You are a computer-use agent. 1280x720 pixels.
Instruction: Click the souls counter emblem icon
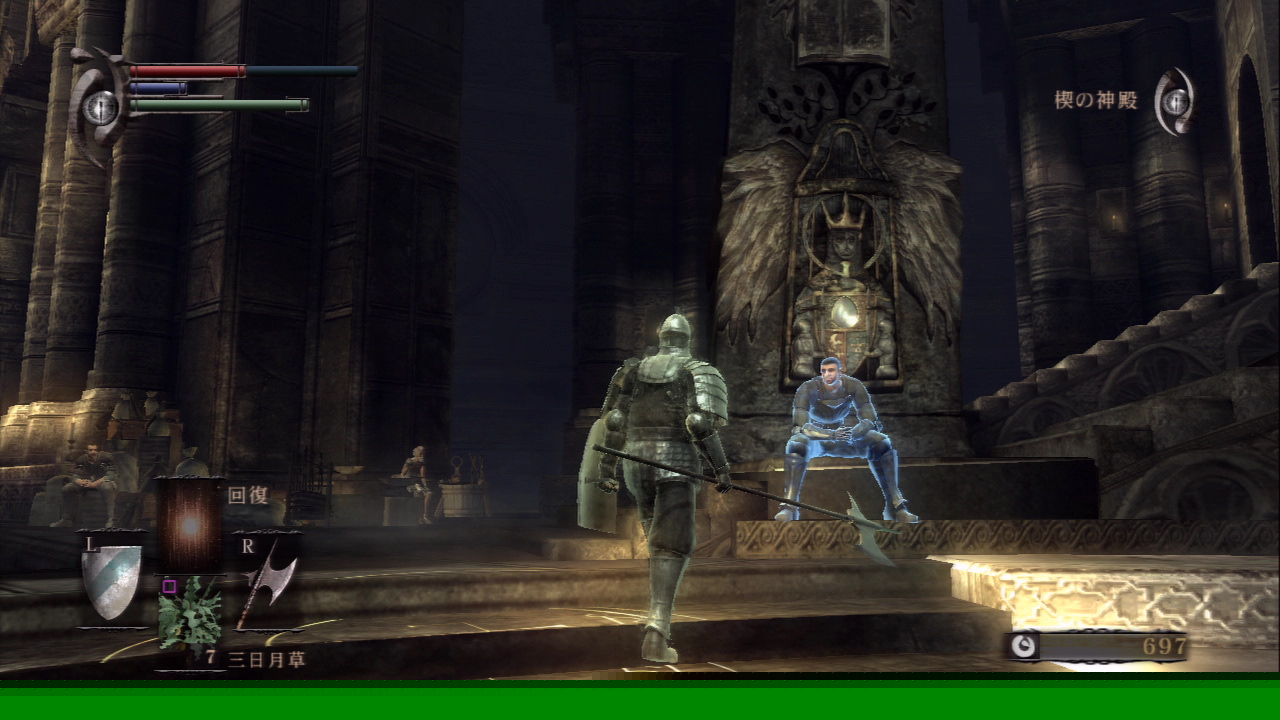pos(1022,646)
